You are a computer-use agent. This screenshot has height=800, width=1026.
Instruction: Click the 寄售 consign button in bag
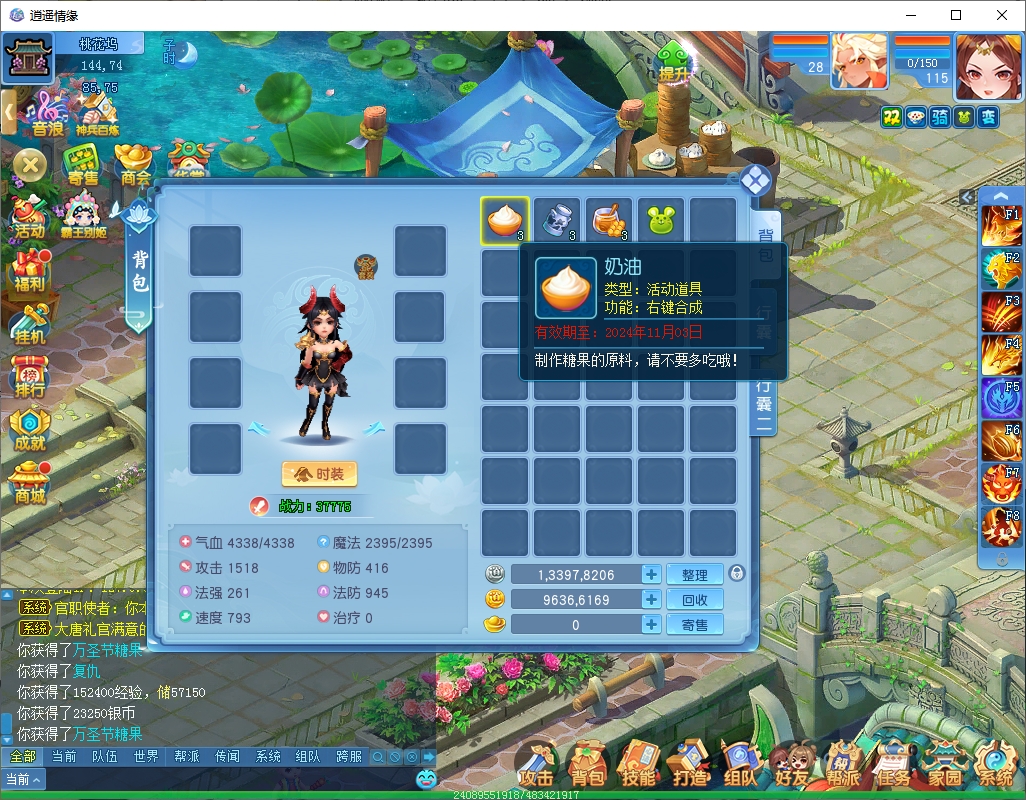(x=694, y=624)
